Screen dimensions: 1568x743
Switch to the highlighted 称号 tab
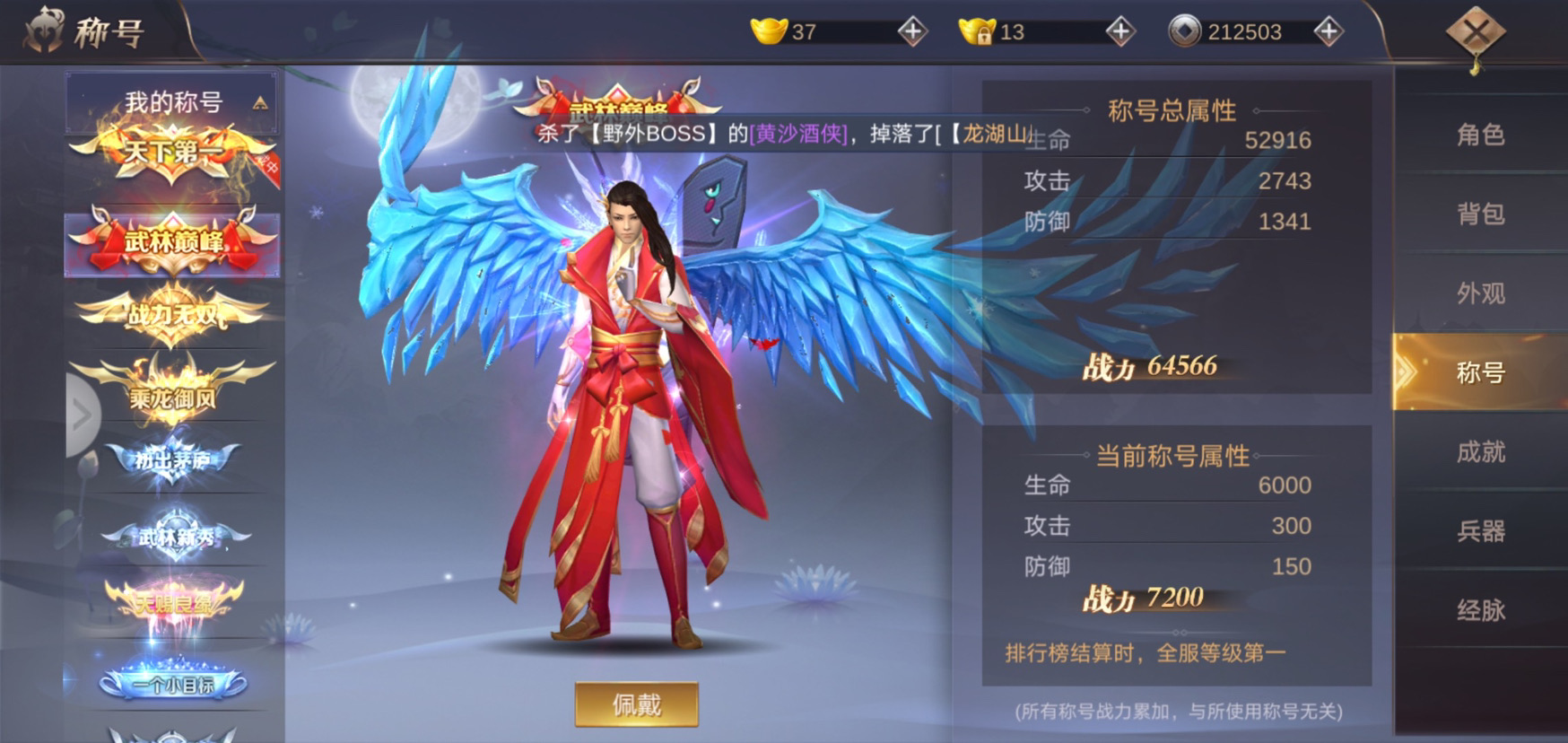1481,374
